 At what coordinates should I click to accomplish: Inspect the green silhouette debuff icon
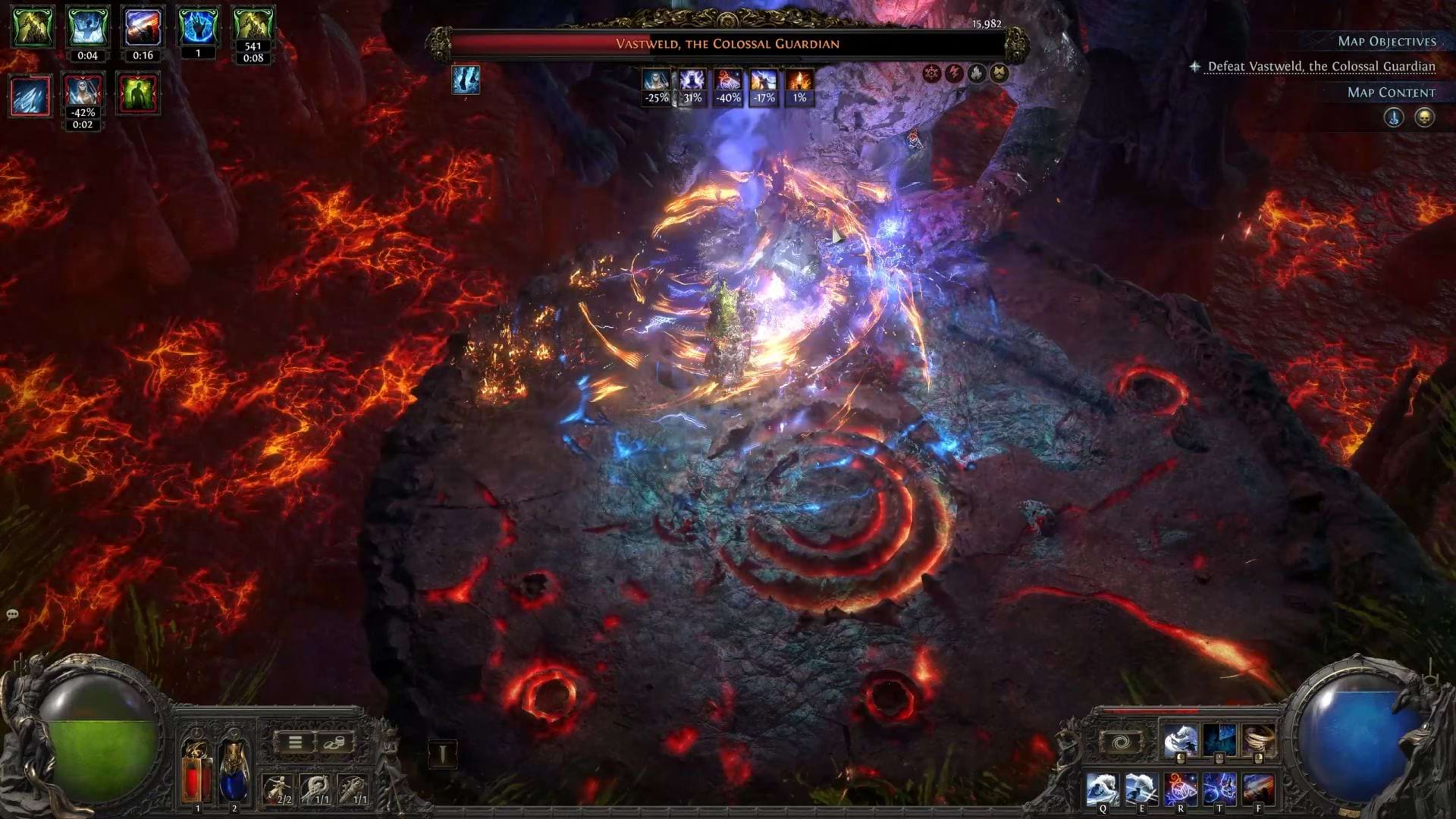(x=137, y=95)
